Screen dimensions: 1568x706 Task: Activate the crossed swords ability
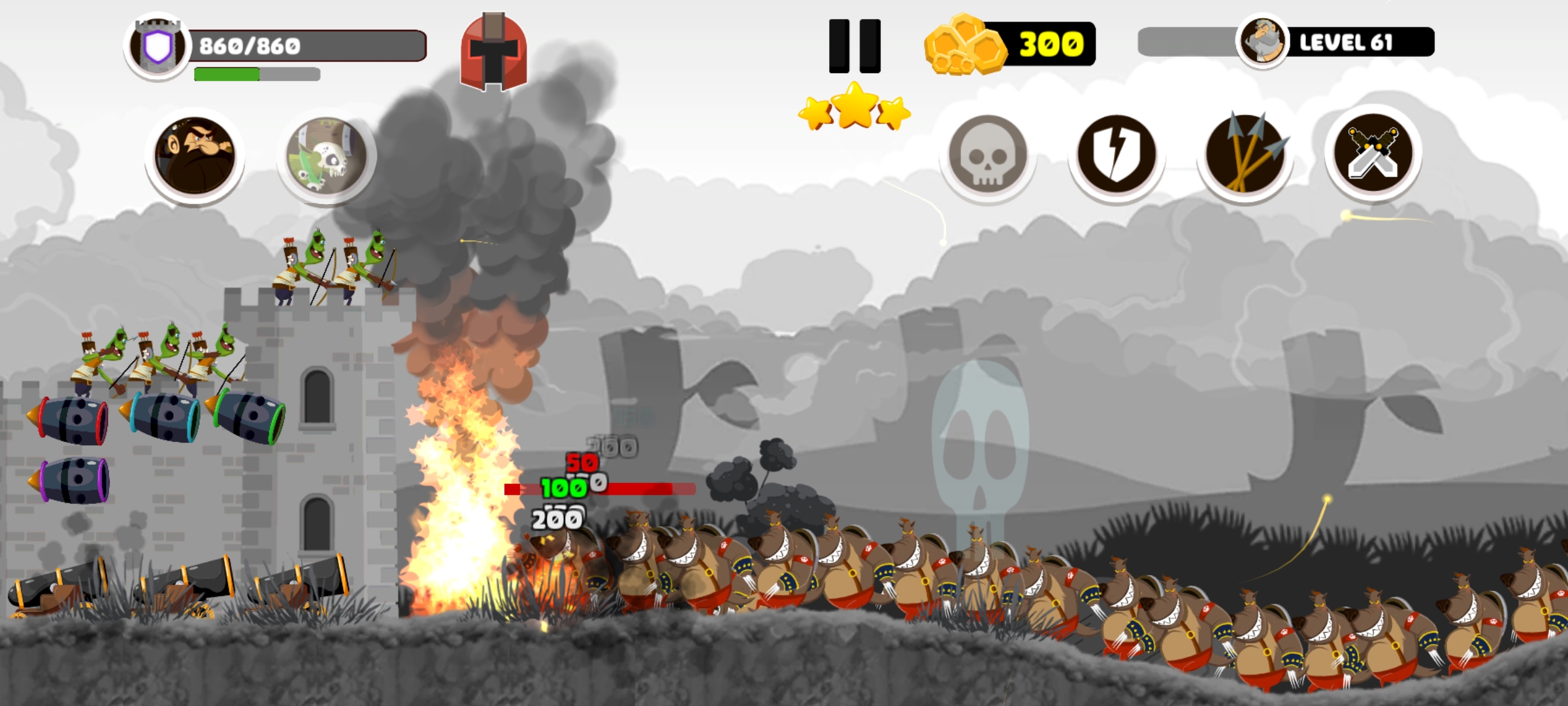[x=1373, y=154]
